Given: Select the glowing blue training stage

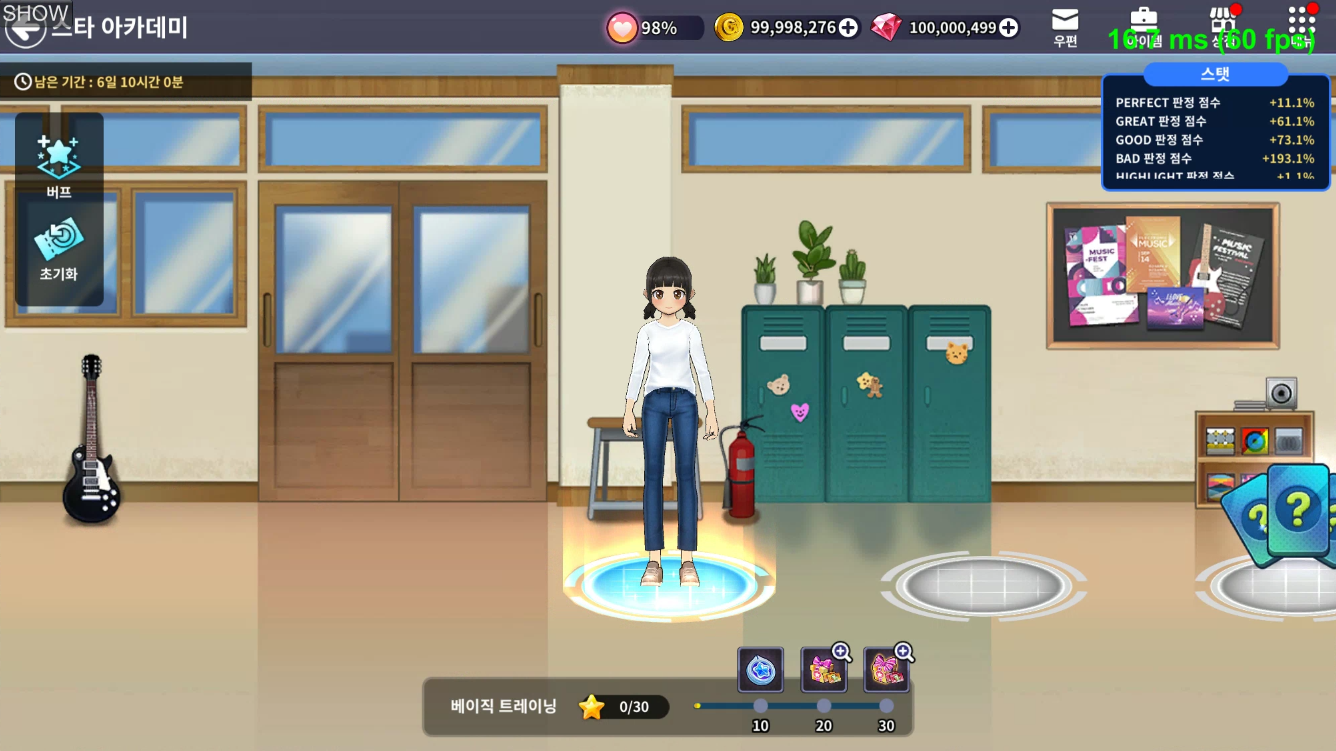Looking at the screenshot, I should [668, 585].
